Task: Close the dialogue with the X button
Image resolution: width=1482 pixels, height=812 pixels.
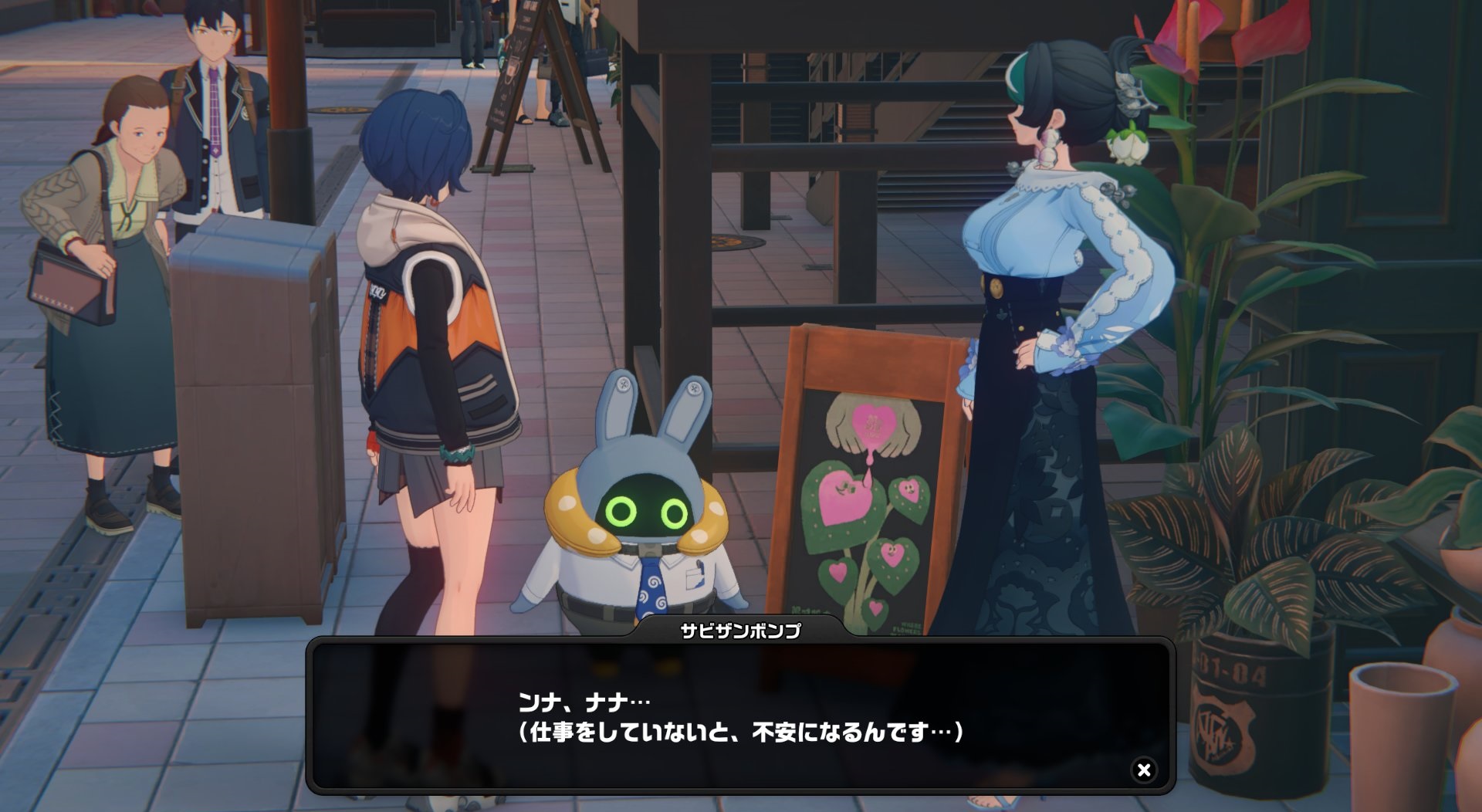Action: pyautogui.click(x=1144, y=770)
